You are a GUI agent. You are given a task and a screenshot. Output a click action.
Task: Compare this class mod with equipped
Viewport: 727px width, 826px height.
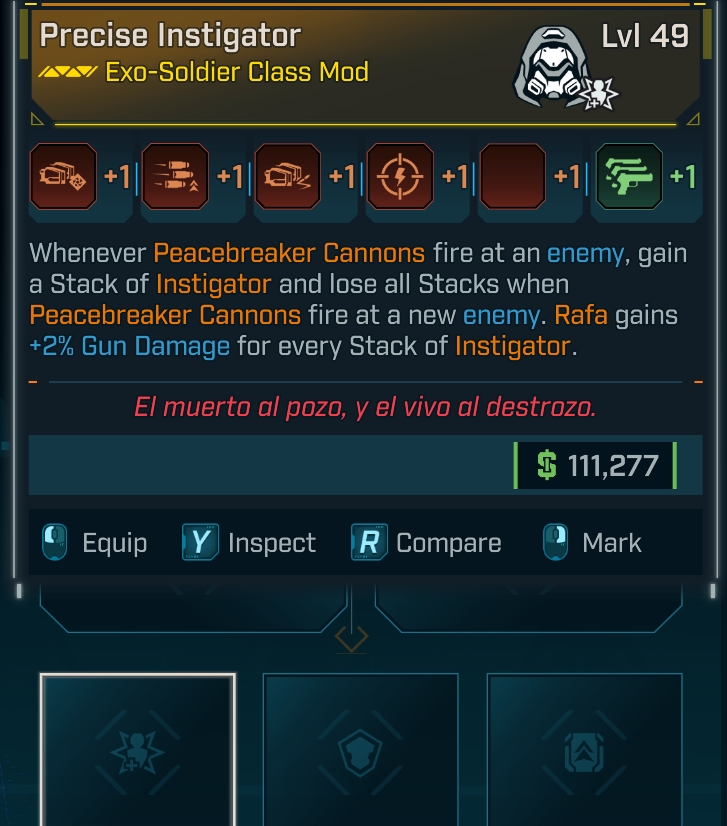tap(426, 543)
